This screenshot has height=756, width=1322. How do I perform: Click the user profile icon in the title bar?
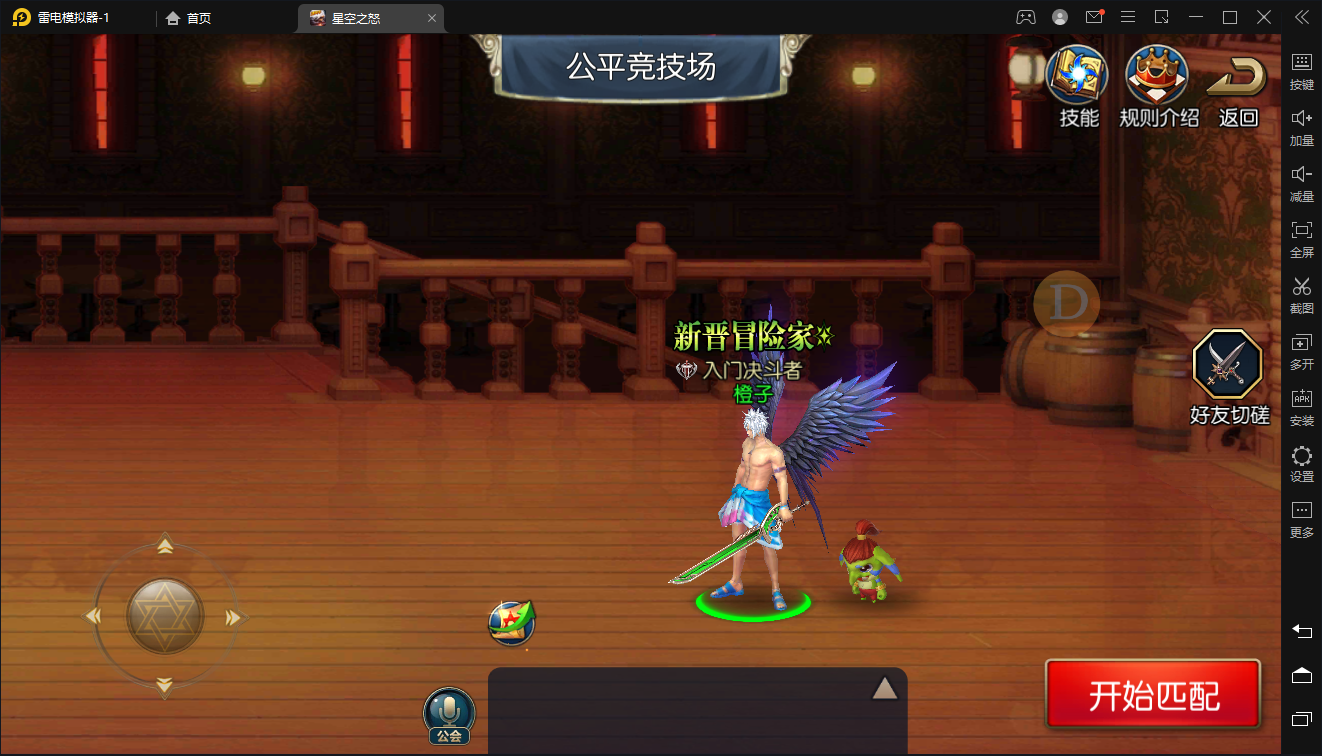pyautogui.click(x=1059, y=16)
